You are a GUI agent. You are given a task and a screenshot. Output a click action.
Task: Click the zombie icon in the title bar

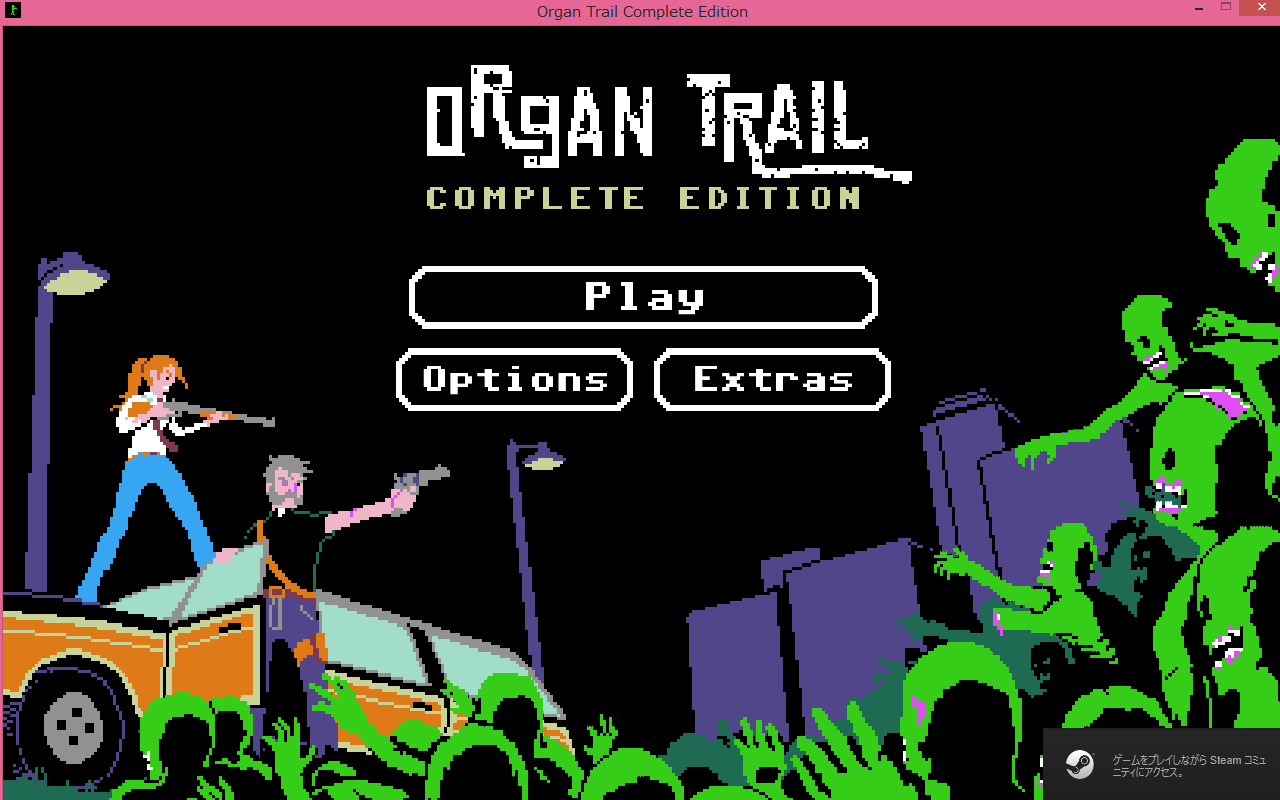coord(11,11)
